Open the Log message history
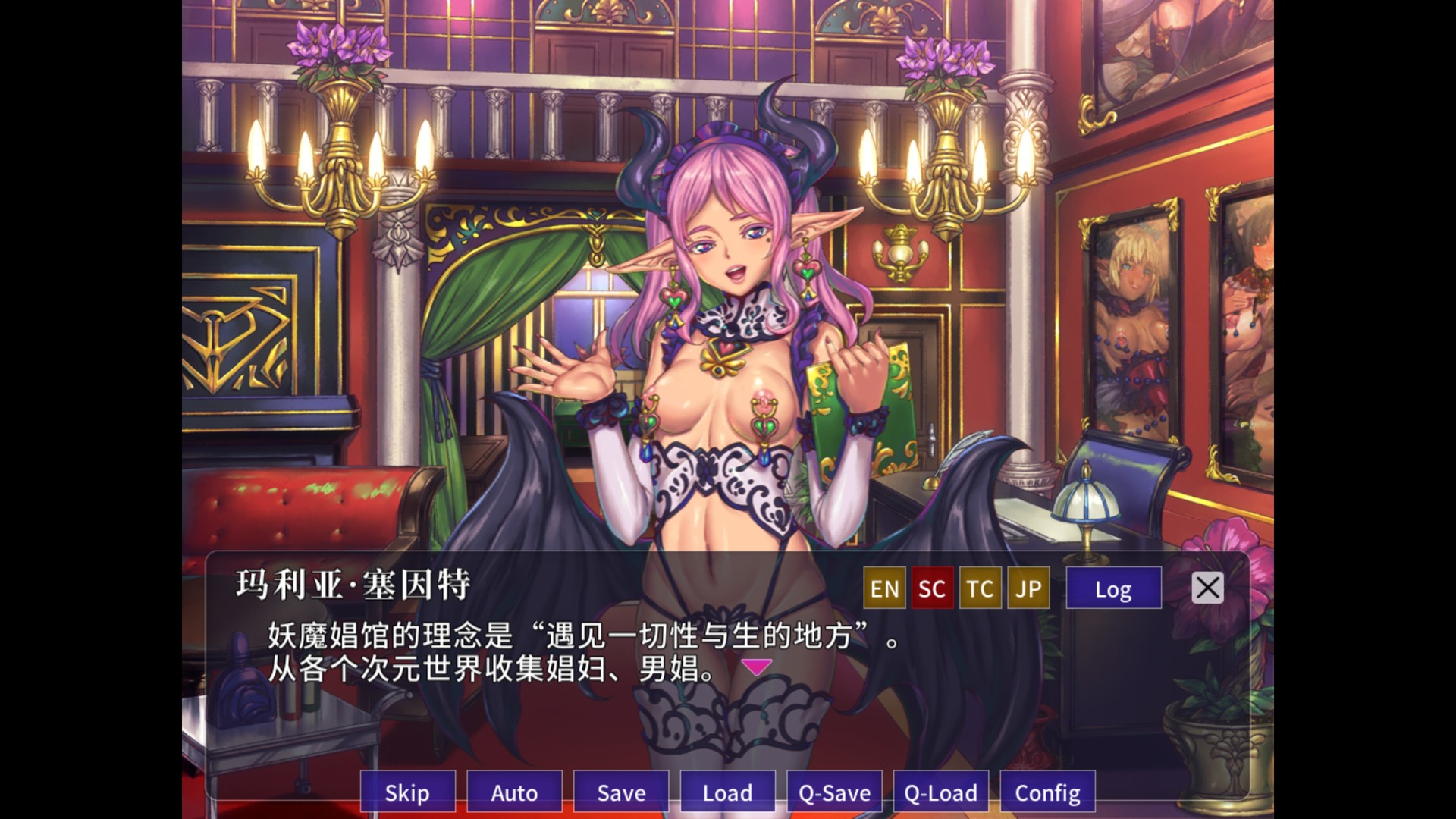 [x=1114, y=588]
